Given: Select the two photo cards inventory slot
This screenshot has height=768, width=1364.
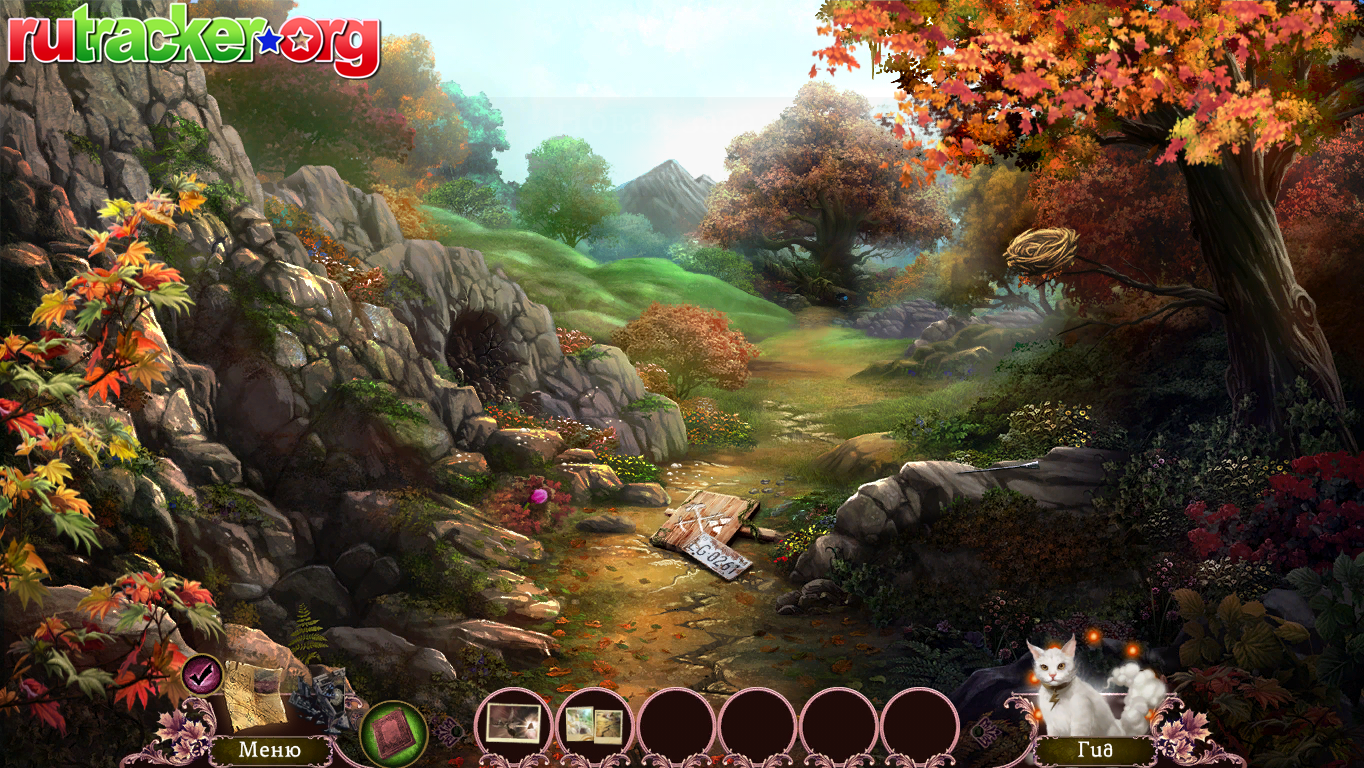Looking at the screenshot, I should [594, 725].
